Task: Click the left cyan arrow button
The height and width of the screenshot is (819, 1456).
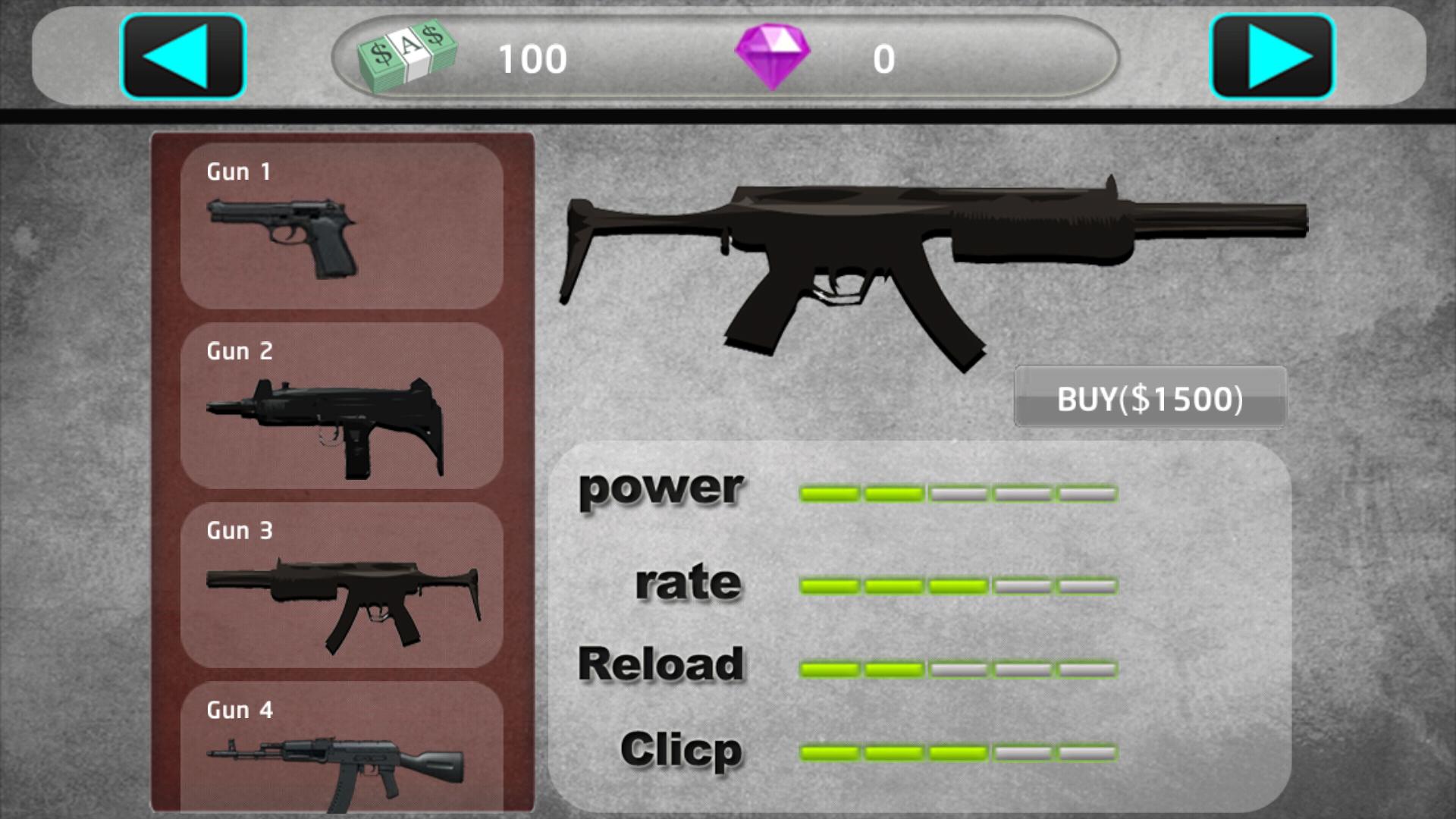Action: point(184,57)
